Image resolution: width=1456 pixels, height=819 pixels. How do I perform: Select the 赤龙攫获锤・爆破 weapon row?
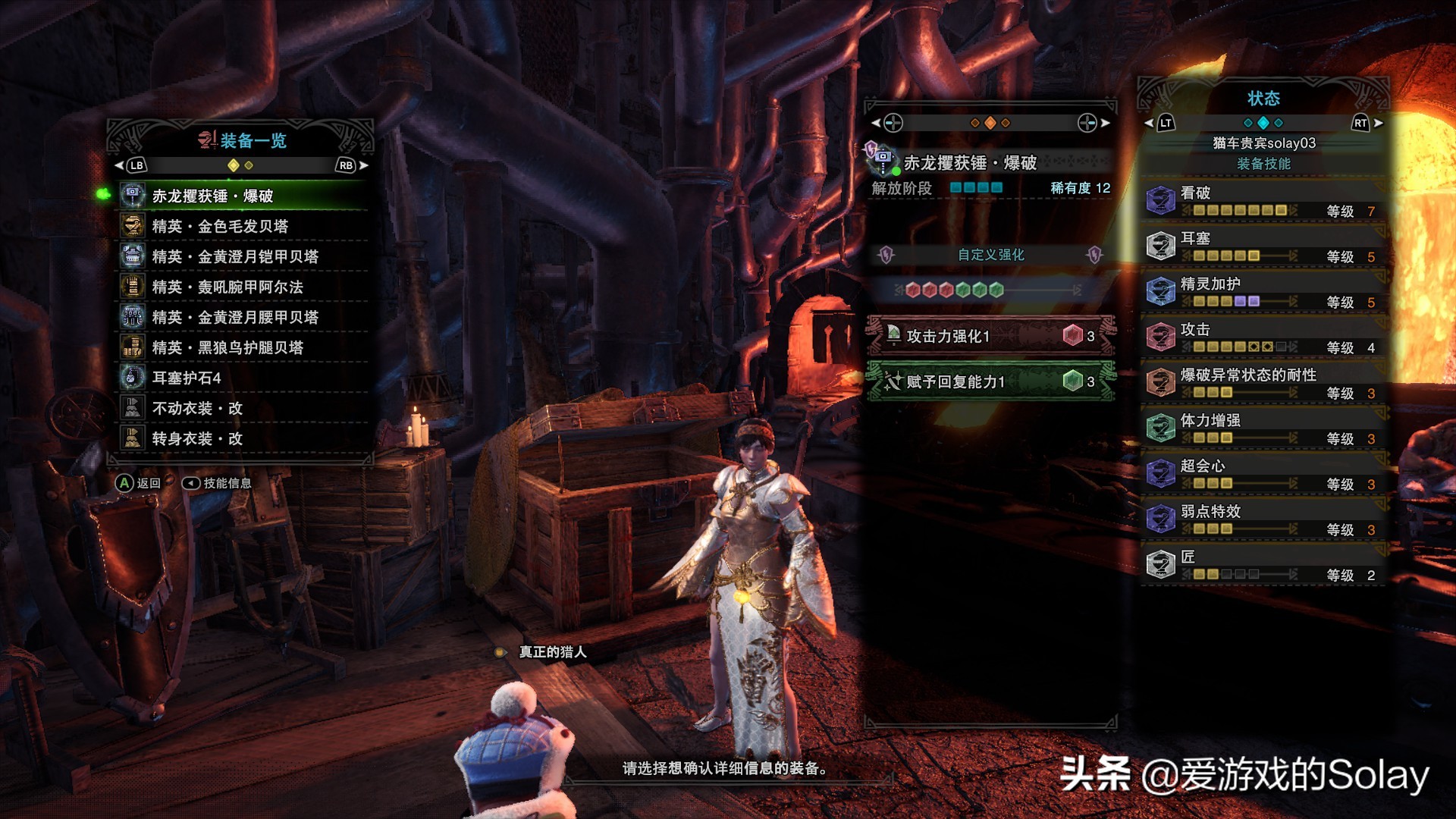click(243, 196)
